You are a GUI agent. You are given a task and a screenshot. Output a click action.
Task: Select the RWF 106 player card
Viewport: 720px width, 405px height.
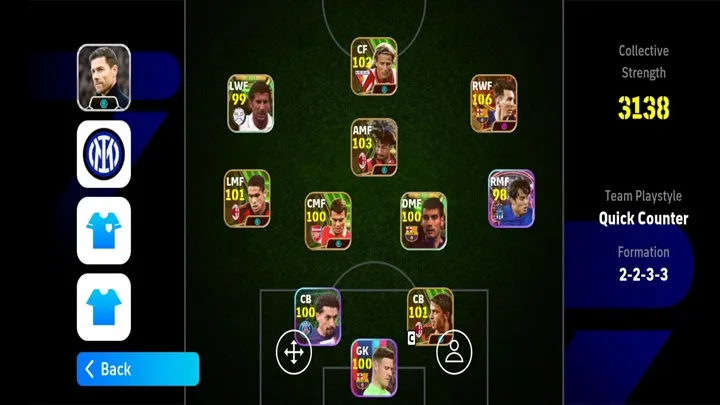click(494, 104)
